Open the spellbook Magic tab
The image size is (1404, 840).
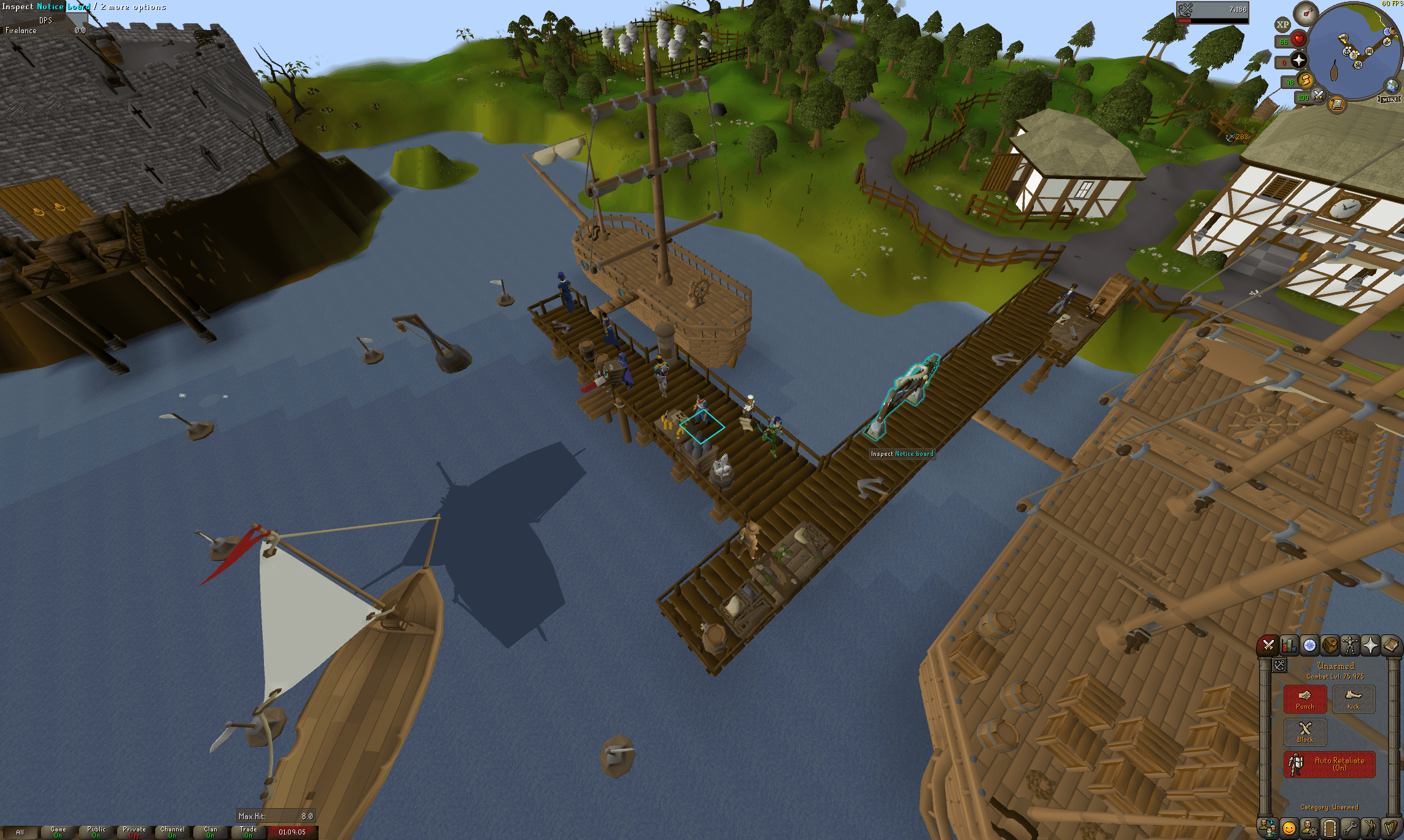pyautogui.click(x=1390, y=645)
